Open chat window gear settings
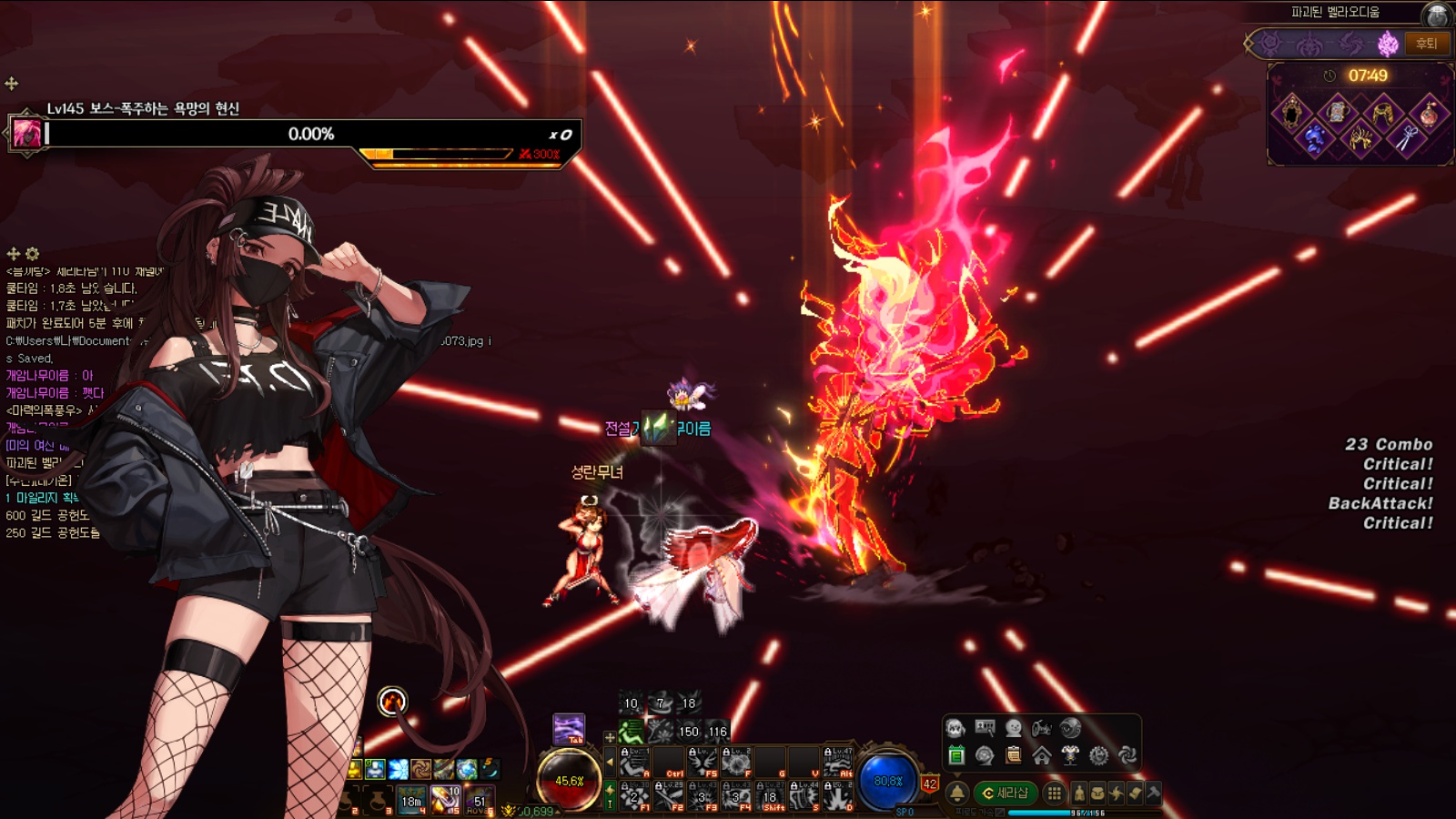 [33, 254]
